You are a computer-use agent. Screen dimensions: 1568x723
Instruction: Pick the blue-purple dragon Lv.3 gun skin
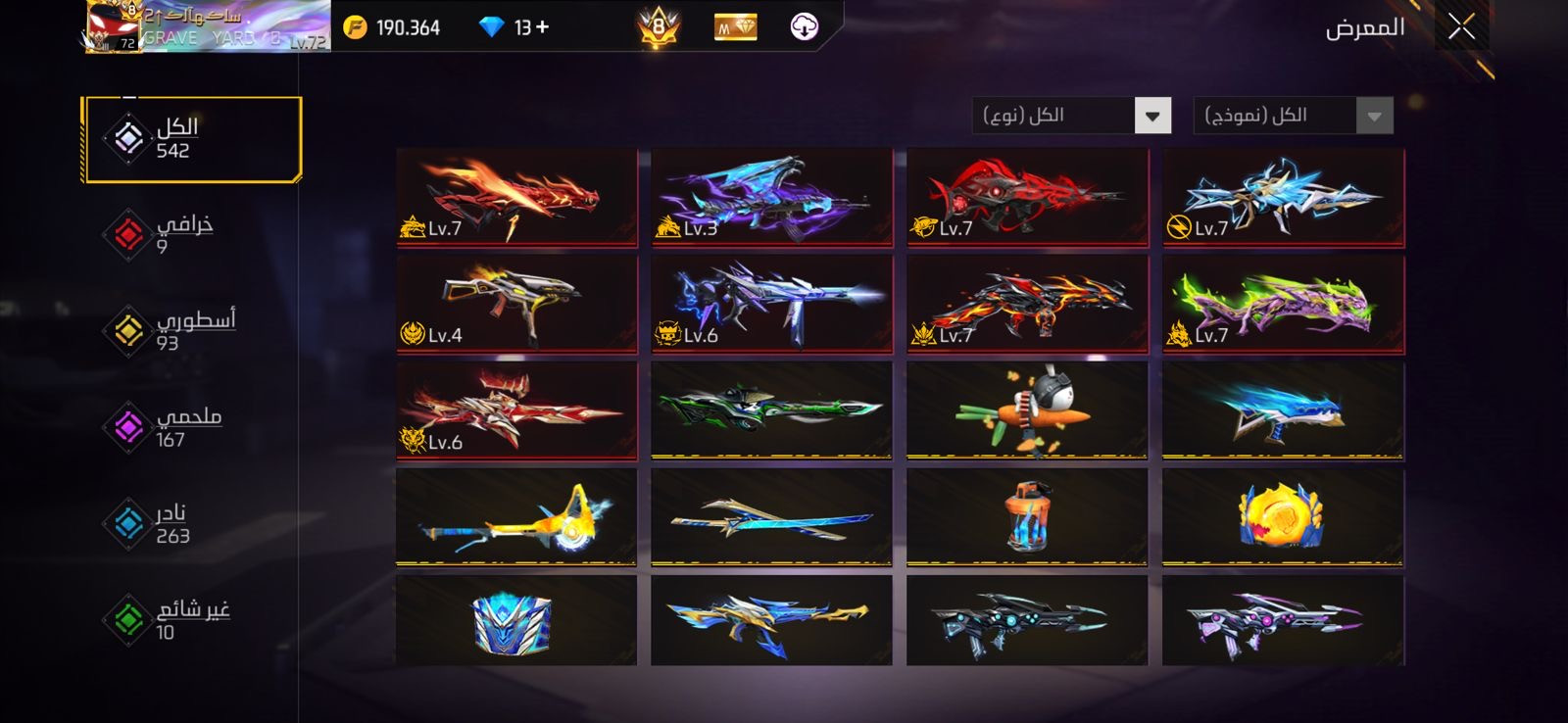tap(771, 196)
